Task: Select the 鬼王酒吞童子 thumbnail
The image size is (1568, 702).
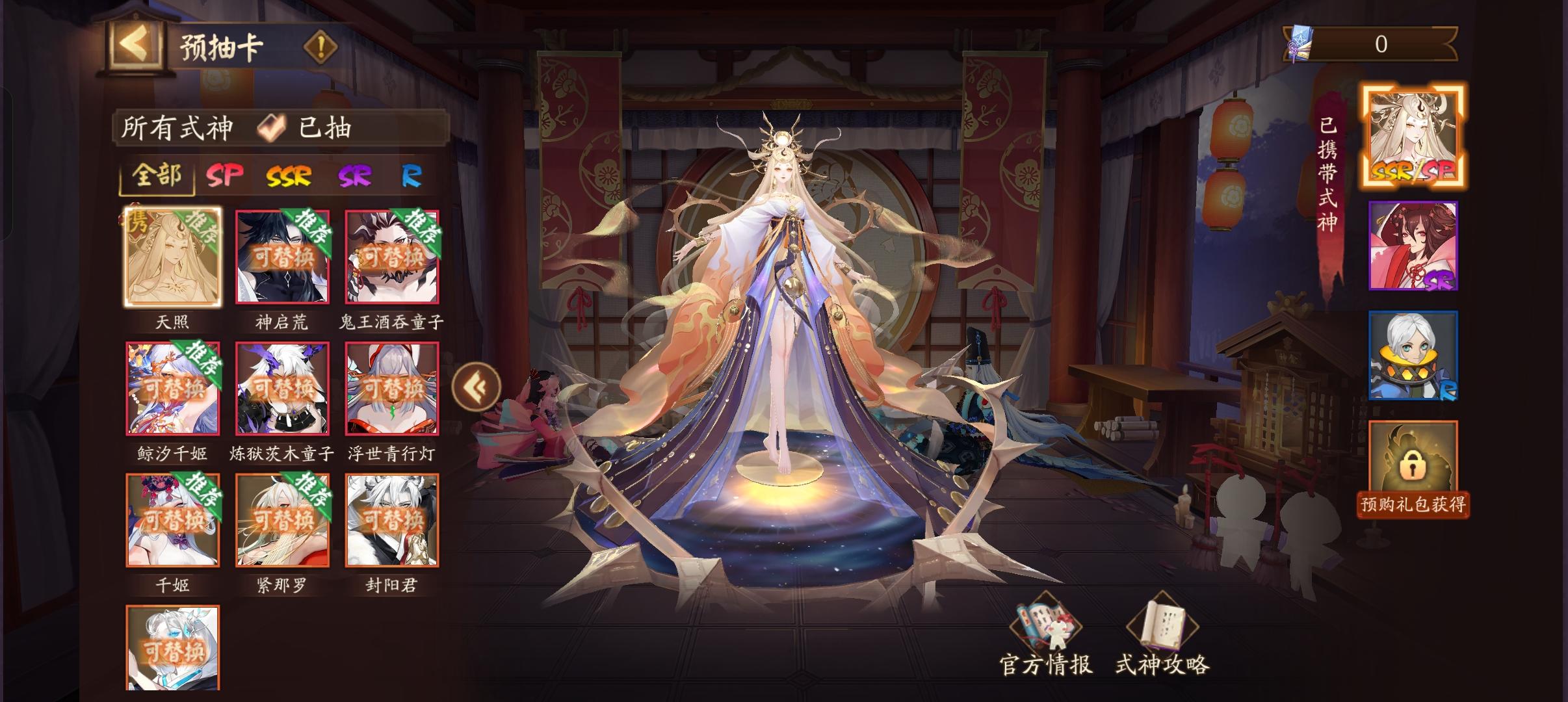Action: pos(393,257)
